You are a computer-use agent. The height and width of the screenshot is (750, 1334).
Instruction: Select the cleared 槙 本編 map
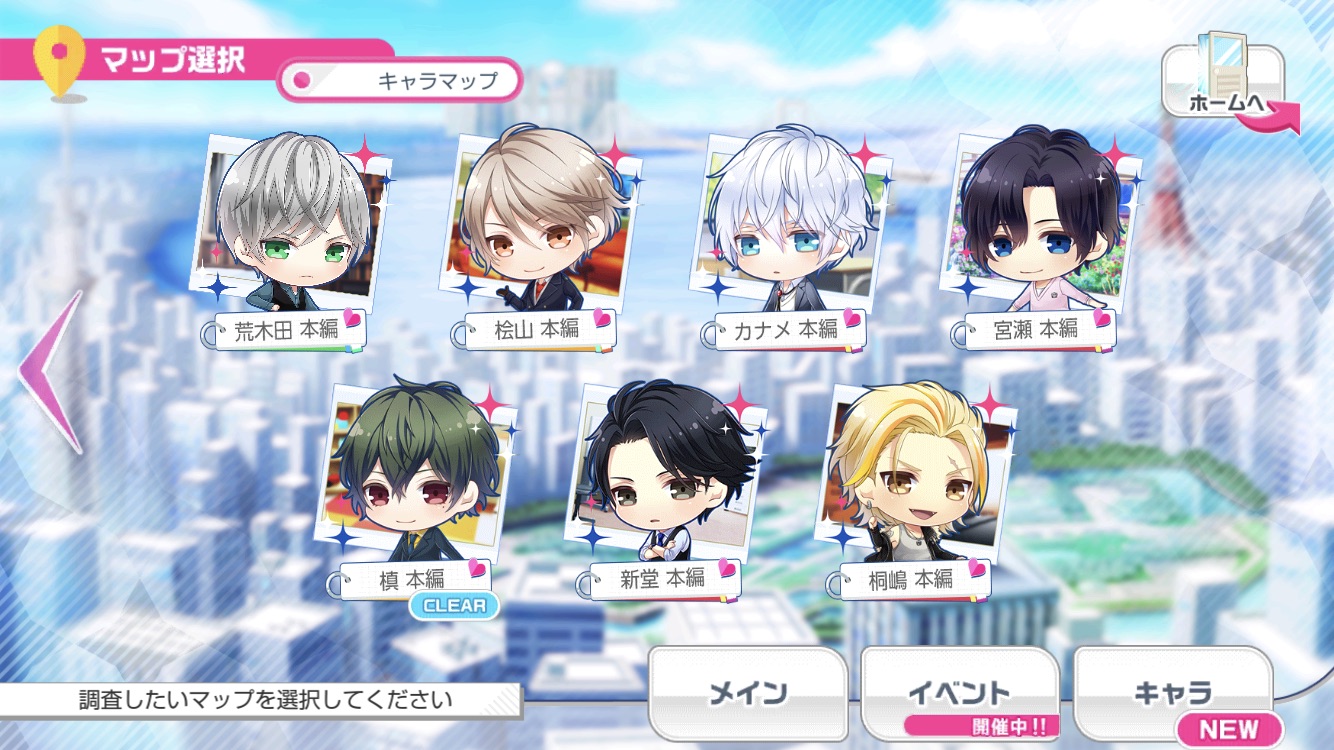tap(416, 478)
